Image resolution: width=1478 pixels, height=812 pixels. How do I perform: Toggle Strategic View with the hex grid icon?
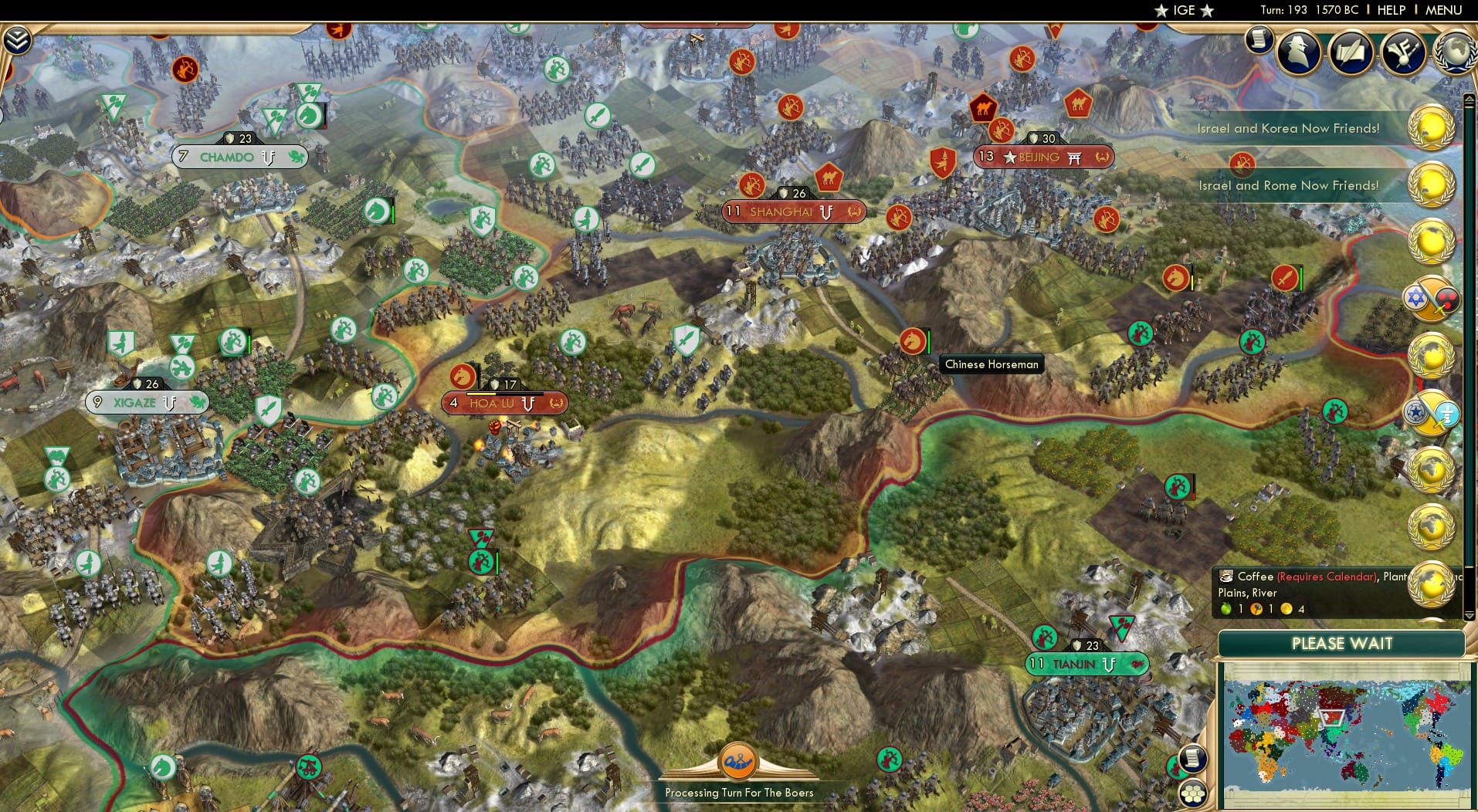click(x=1195, y=792)
